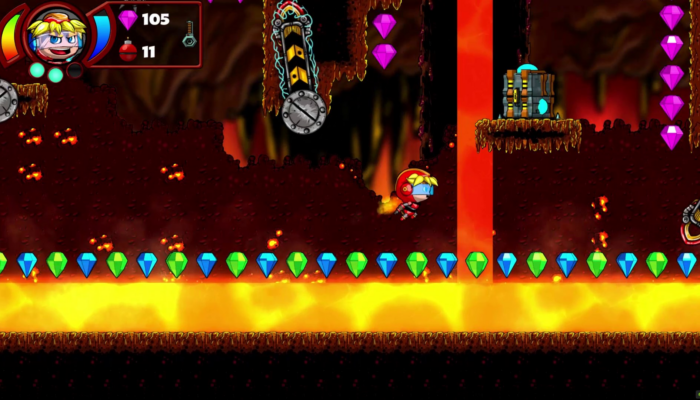The image size is (700, 400).
Task: Click the hero portrait in the HUD
Action: pos(55,34)
